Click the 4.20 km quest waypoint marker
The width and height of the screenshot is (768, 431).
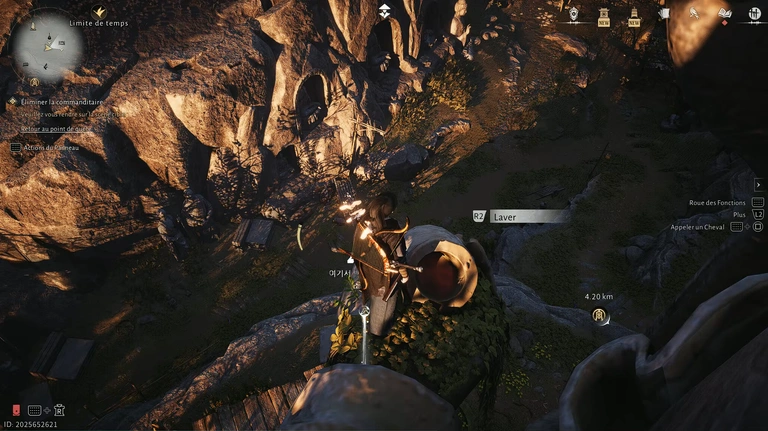[x=599, y=315]
